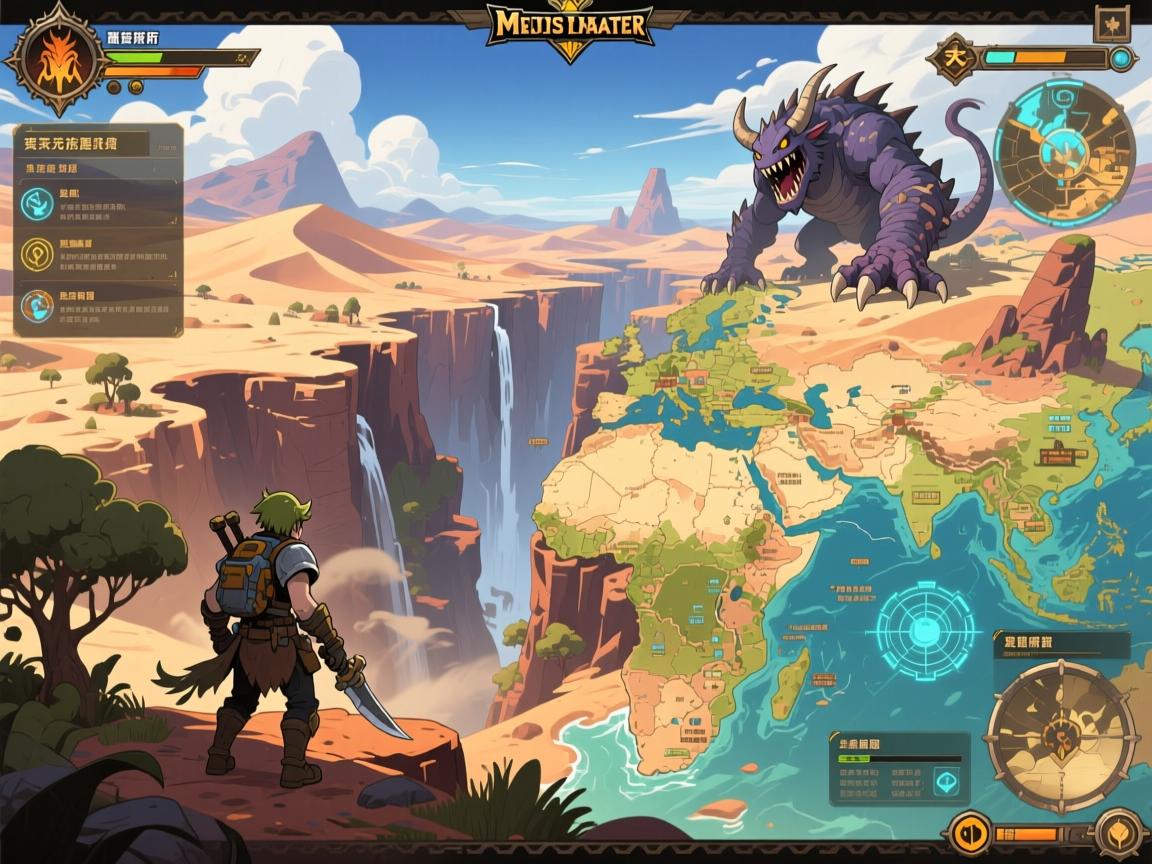Activate the orange round button at bottom bar
The width and height of the screenshot is (1152, 864).
[968, 832]
